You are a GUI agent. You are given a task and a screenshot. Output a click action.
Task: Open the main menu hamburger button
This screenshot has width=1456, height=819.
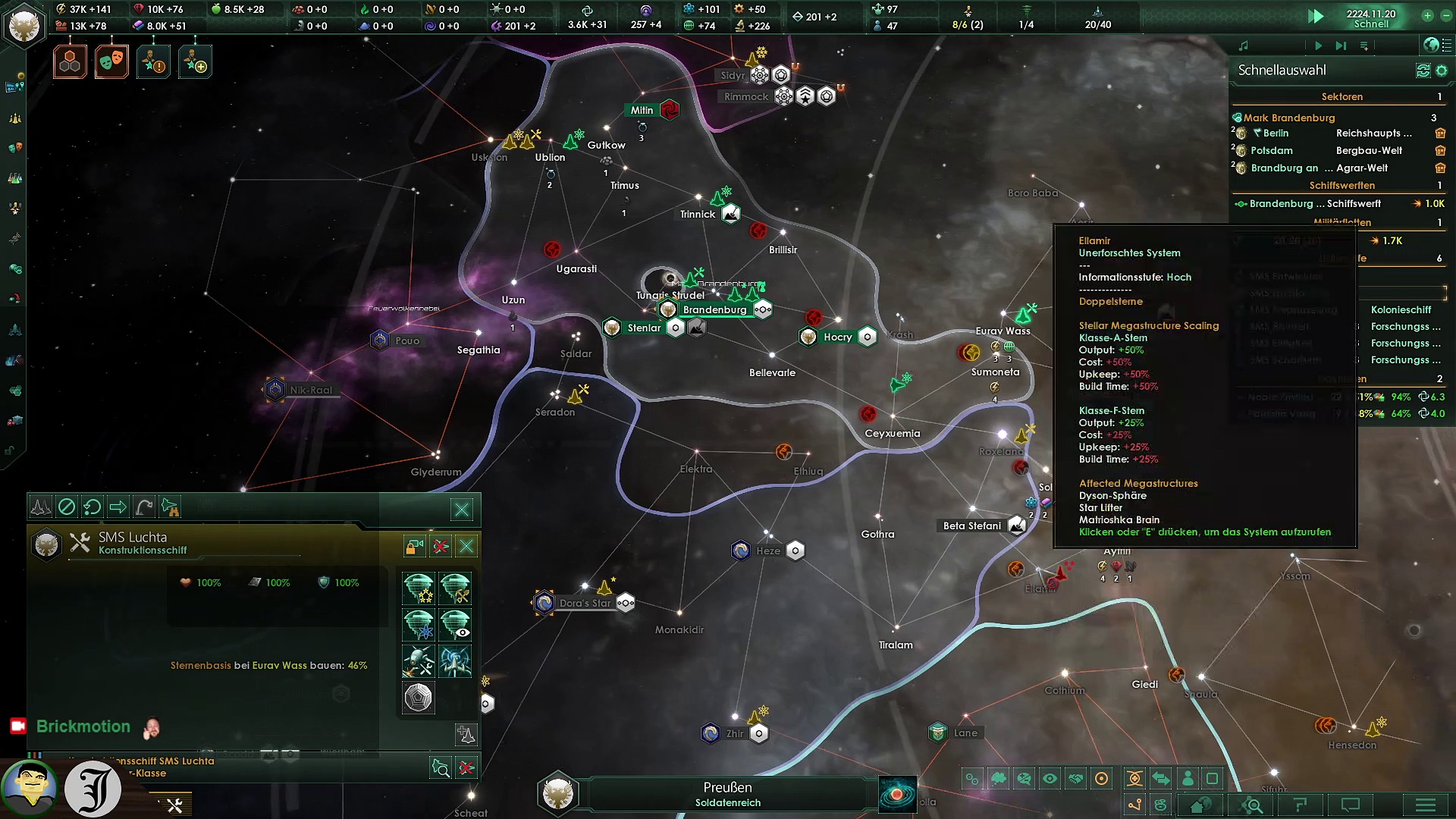pos(1425,805)
